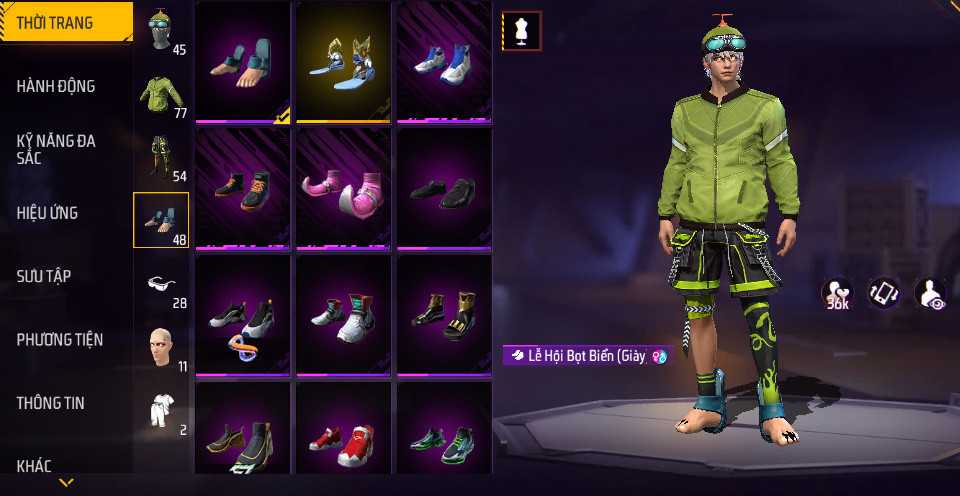Pick the gold-highlighted winged shoes

343,61
